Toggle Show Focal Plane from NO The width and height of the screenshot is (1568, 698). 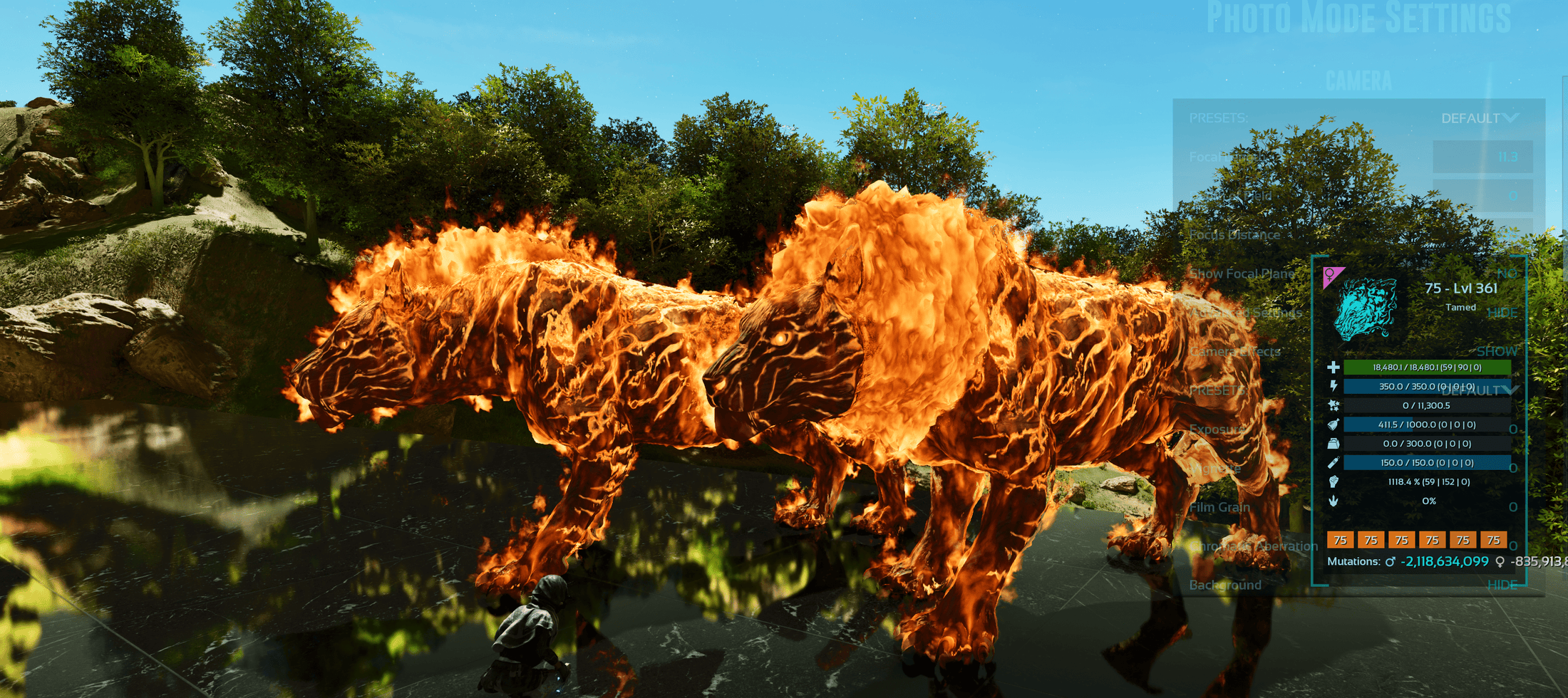[1506, 275]
